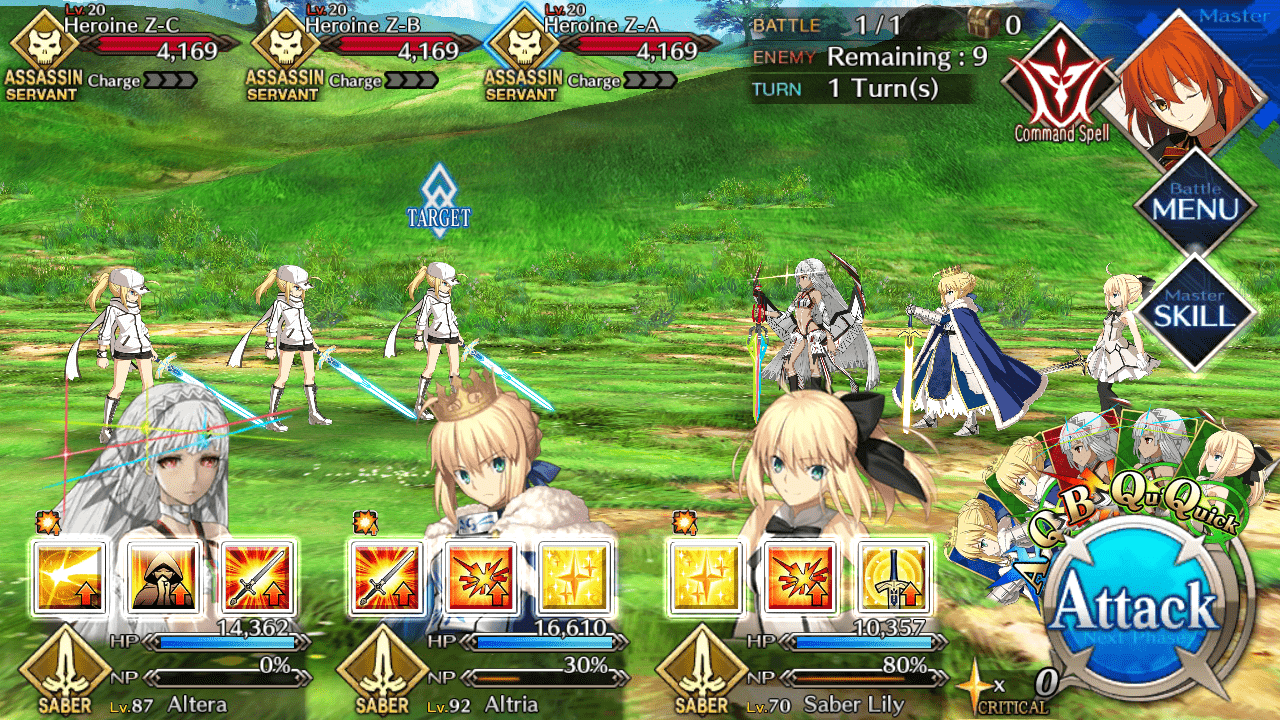1280x720 pixels.
Task: Use Saber Lily's explosion burst skill
Action: [800, 578]
